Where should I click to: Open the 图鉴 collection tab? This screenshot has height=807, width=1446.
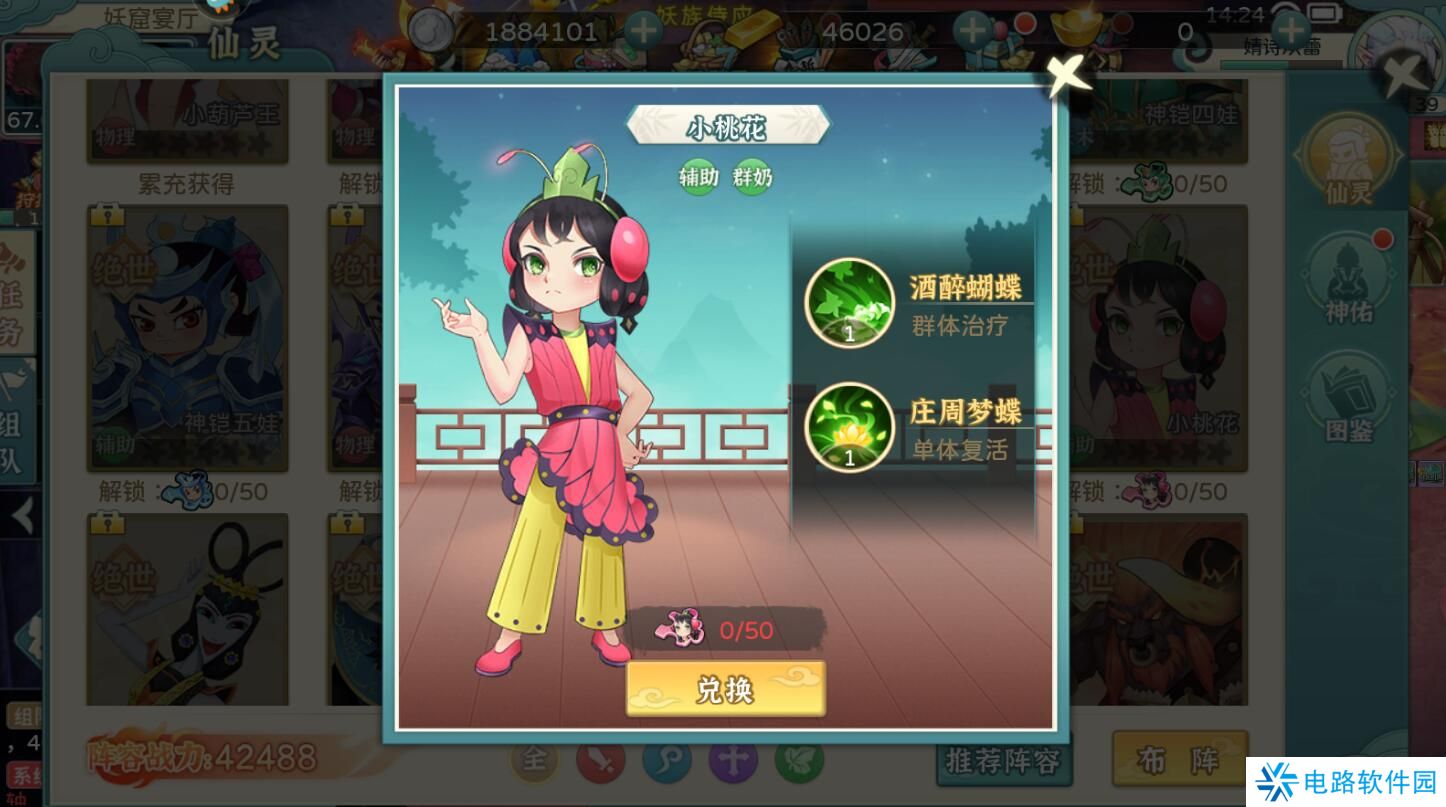[x=1349, y=400]
